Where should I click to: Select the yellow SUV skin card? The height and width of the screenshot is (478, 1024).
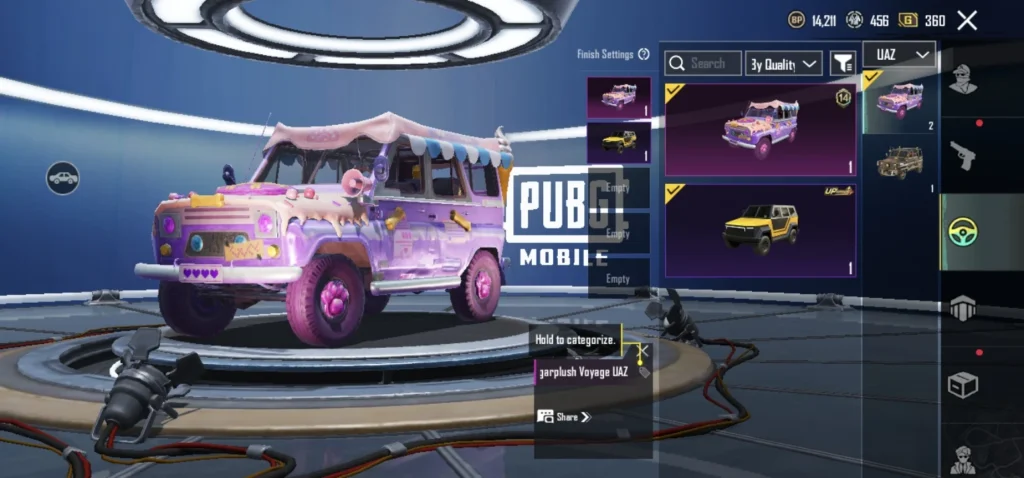pyautogui.click(x=760, y=230)
